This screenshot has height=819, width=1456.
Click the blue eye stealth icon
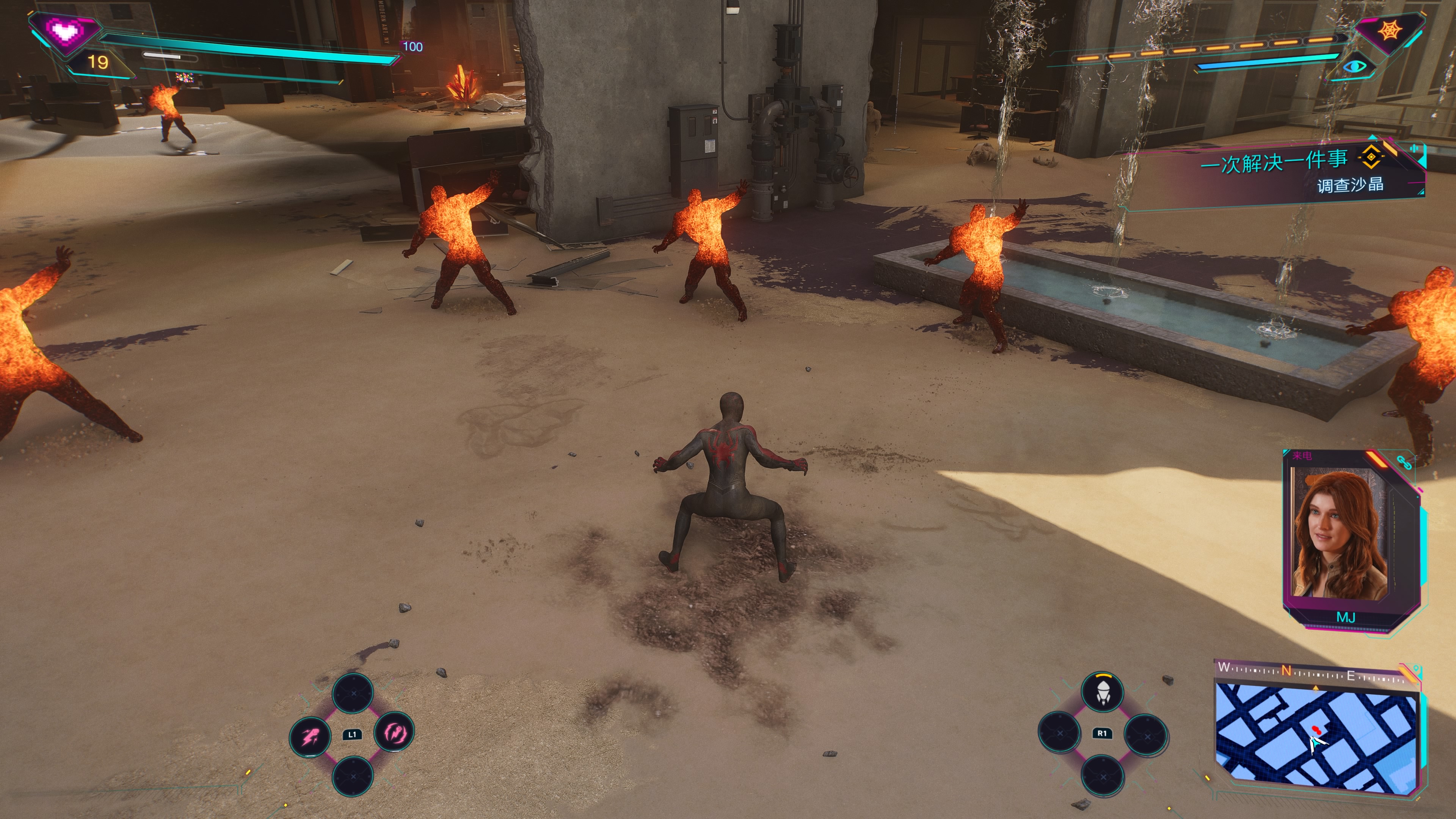click(x=1354, y=67)
